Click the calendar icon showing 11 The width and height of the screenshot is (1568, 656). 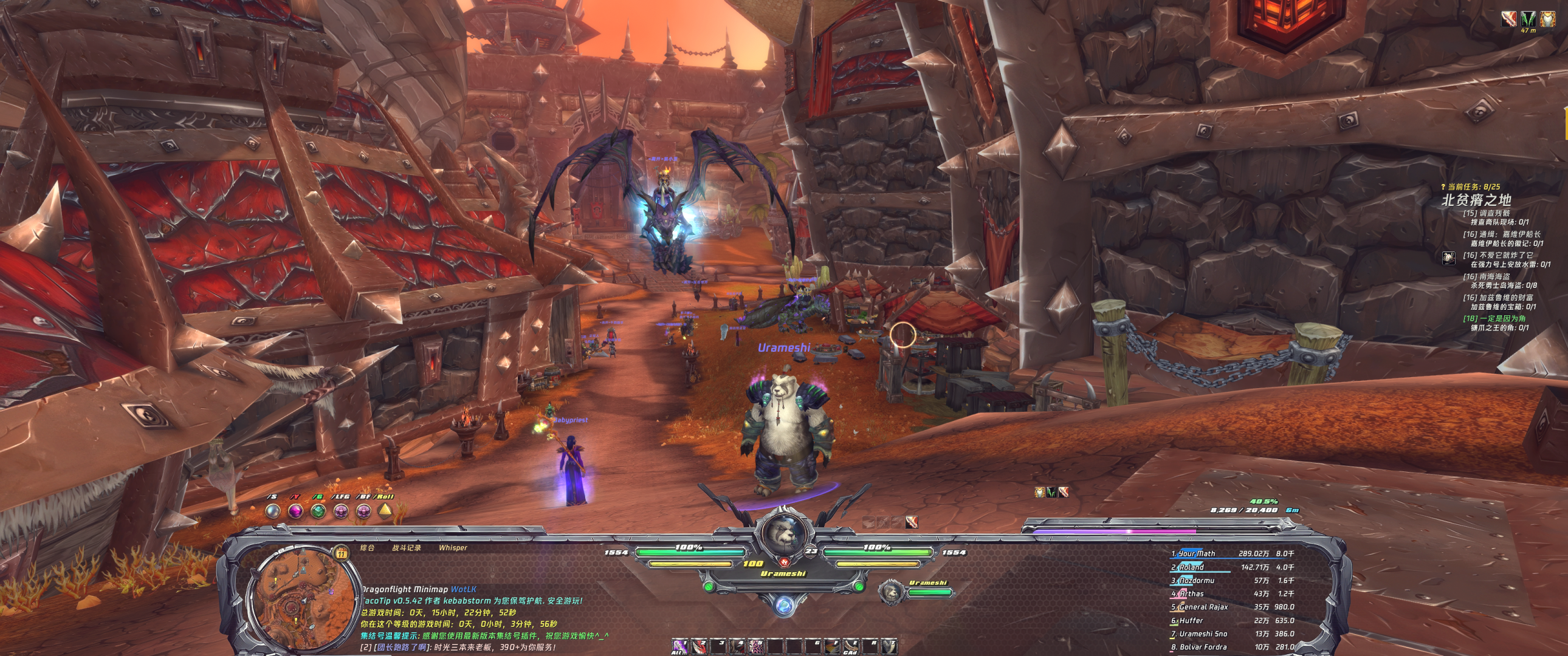pyautogui.click(x=342, y=553)
